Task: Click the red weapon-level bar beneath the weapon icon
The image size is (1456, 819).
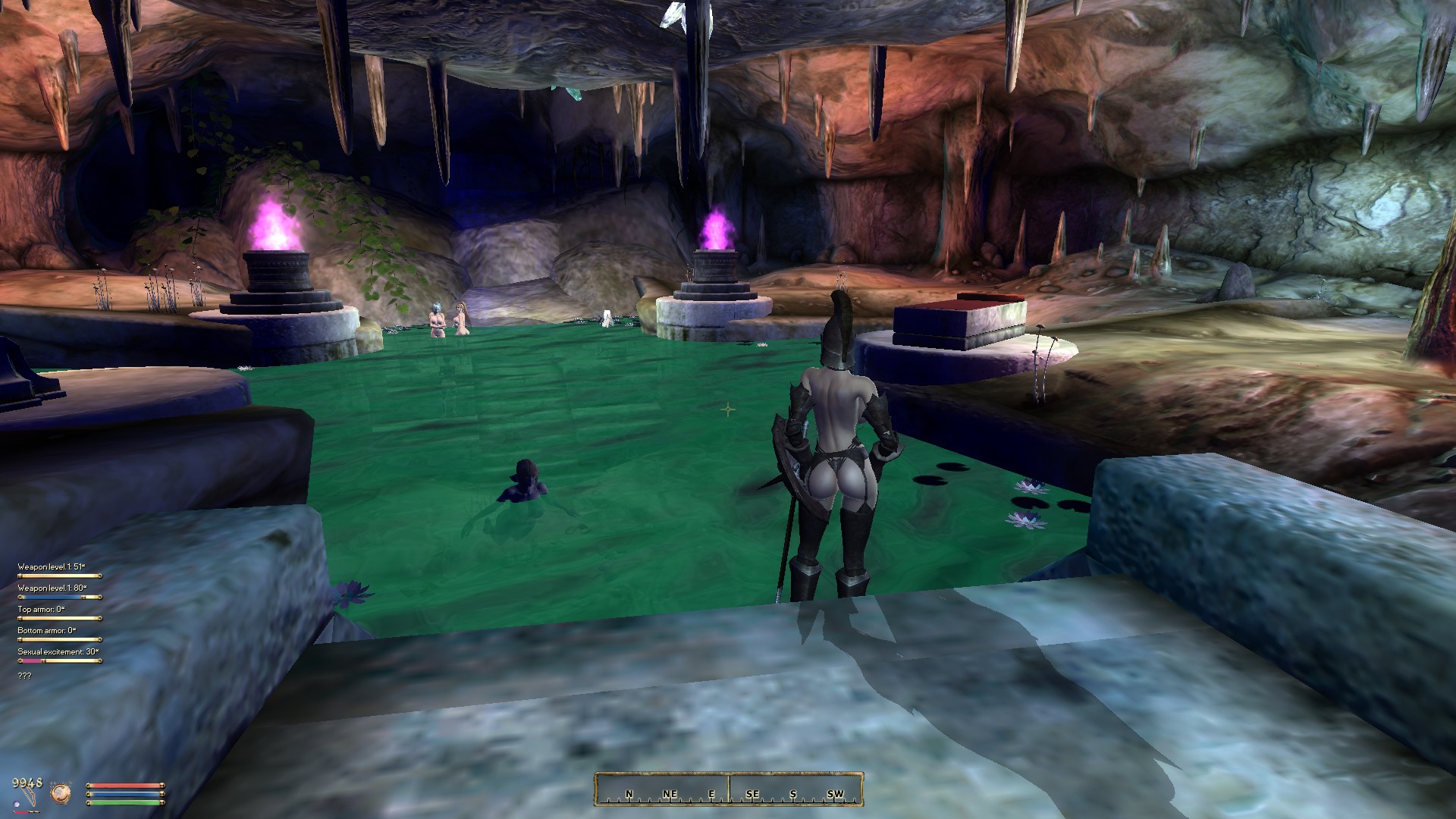Action: tap(26, 811)
